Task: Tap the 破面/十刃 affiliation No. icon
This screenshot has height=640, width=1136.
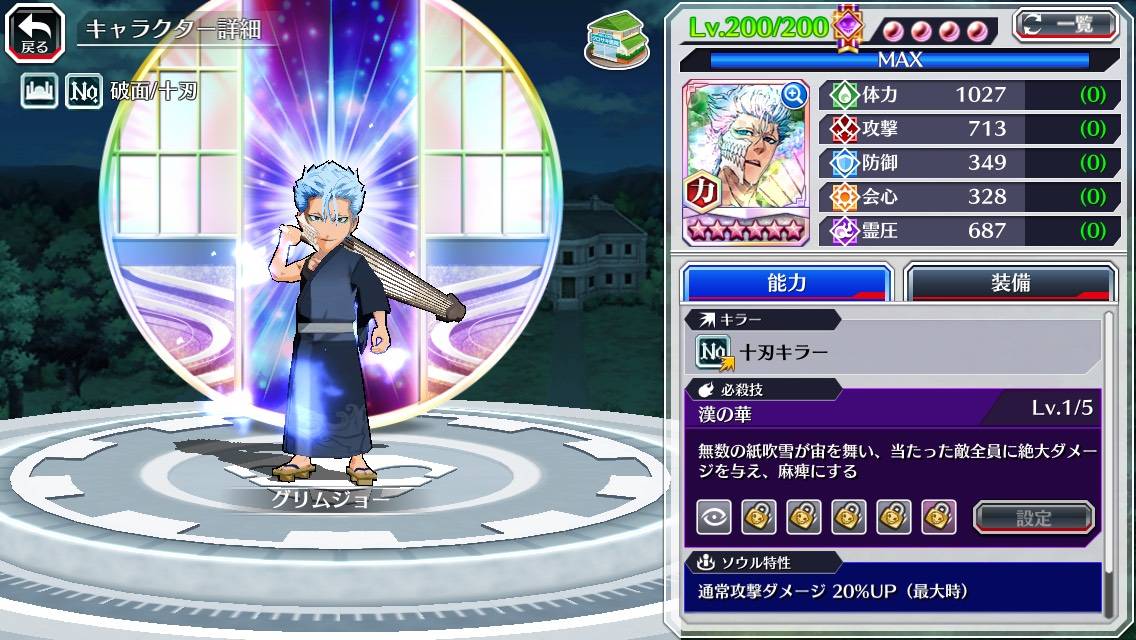Action: (x=84, y=93)
